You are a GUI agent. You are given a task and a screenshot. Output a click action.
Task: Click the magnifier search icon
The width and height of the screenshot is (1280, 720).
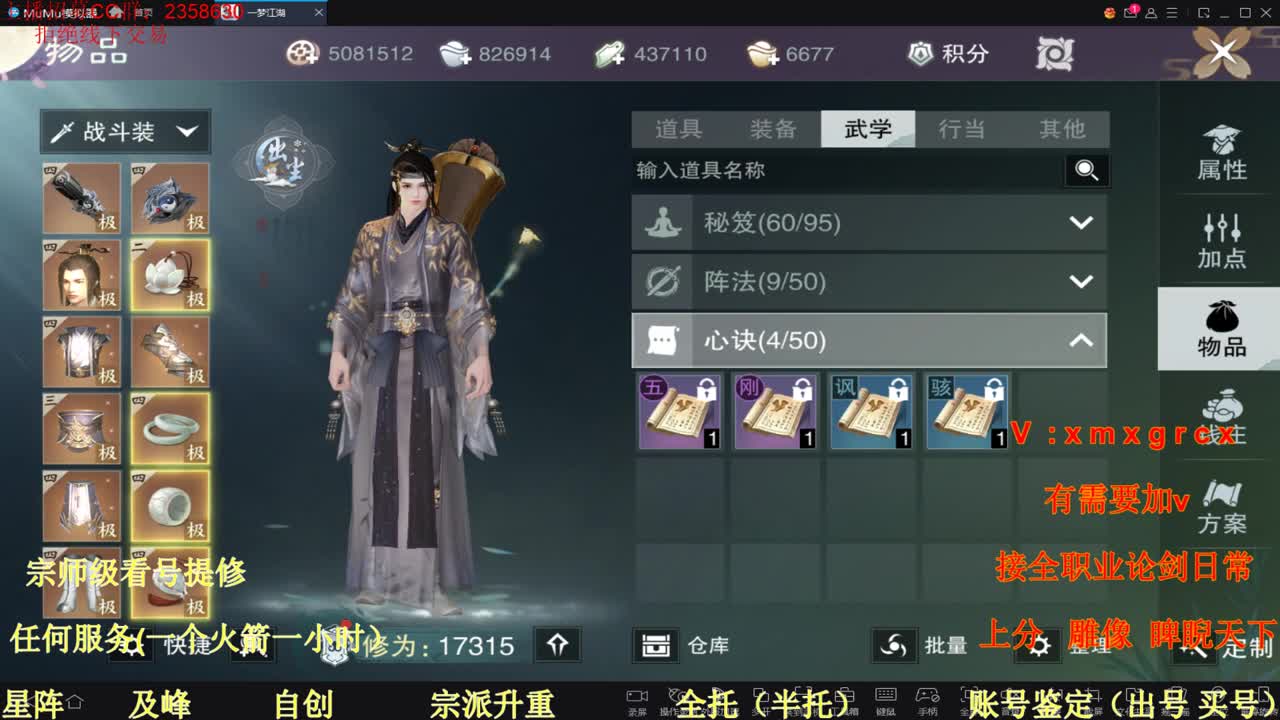point(1087,171)
